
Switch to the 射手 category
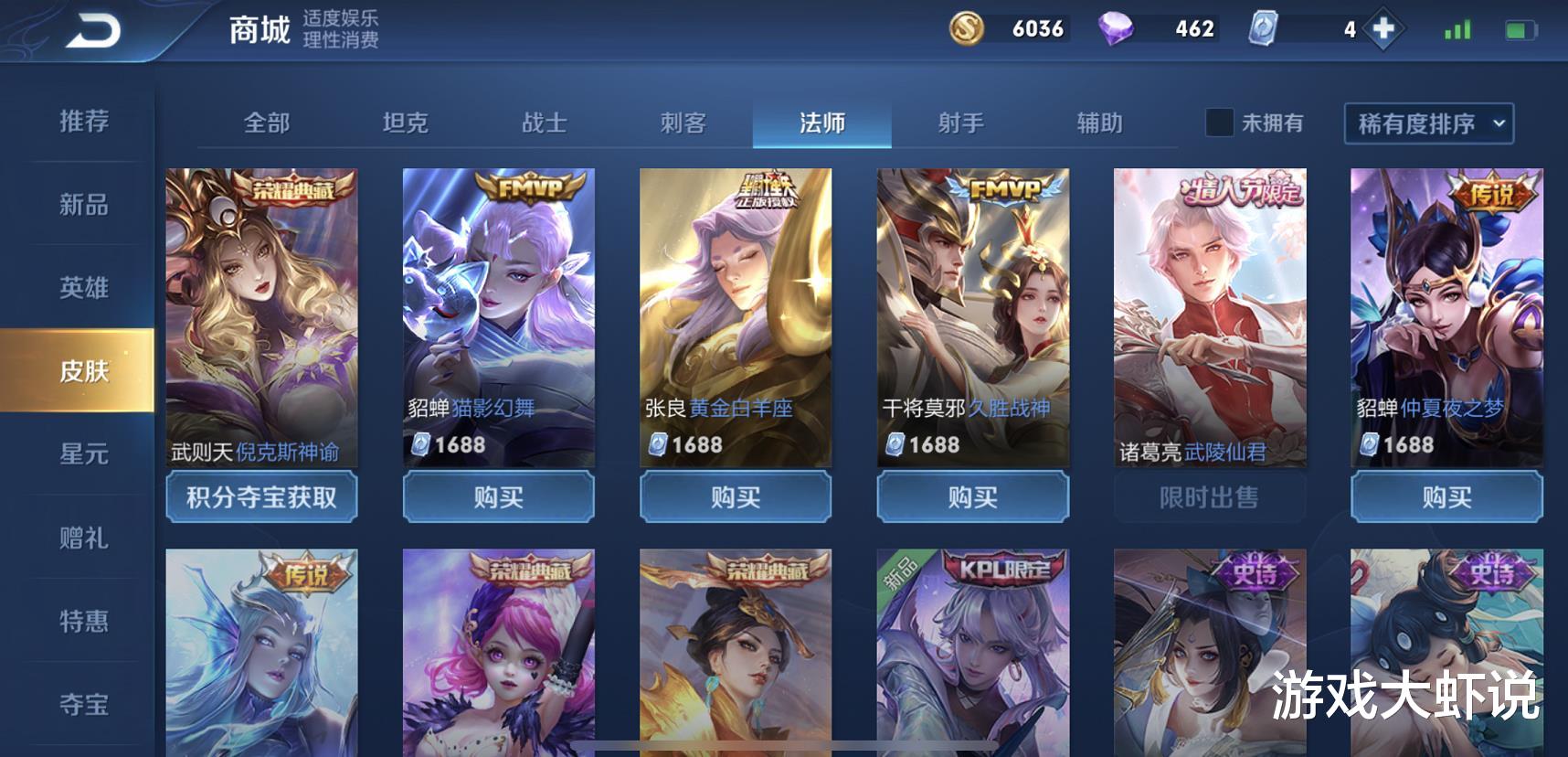click(959, 123)
